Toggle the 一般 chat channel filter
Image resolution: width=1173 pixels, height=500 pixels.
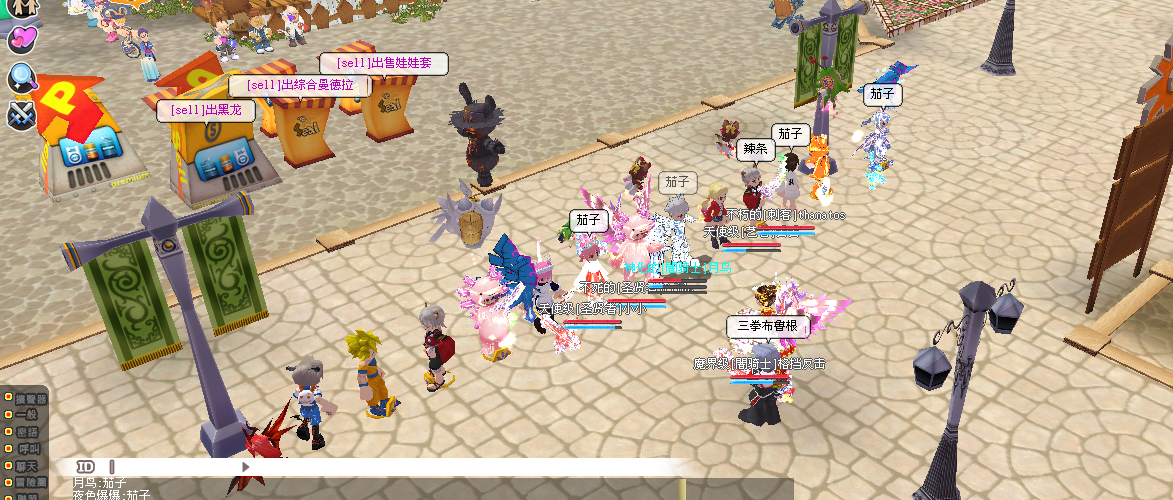click(x=26, y=415)
